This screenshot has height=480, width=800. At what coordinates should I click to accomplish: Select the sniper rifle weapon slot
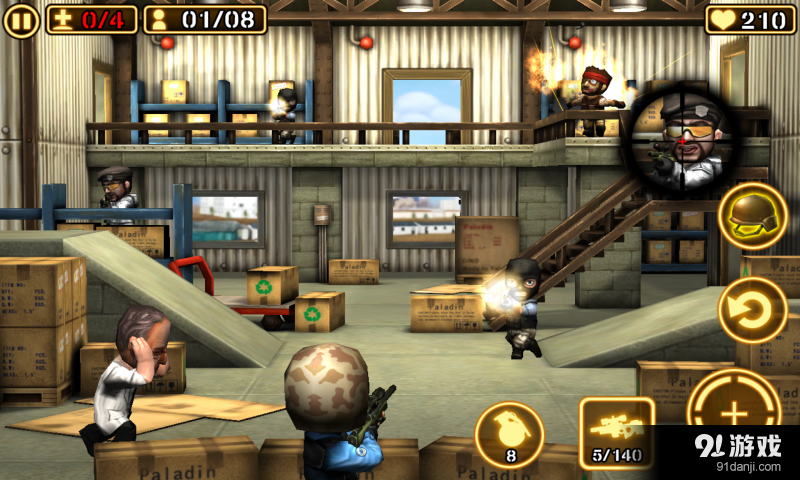(x=616, y=432)
